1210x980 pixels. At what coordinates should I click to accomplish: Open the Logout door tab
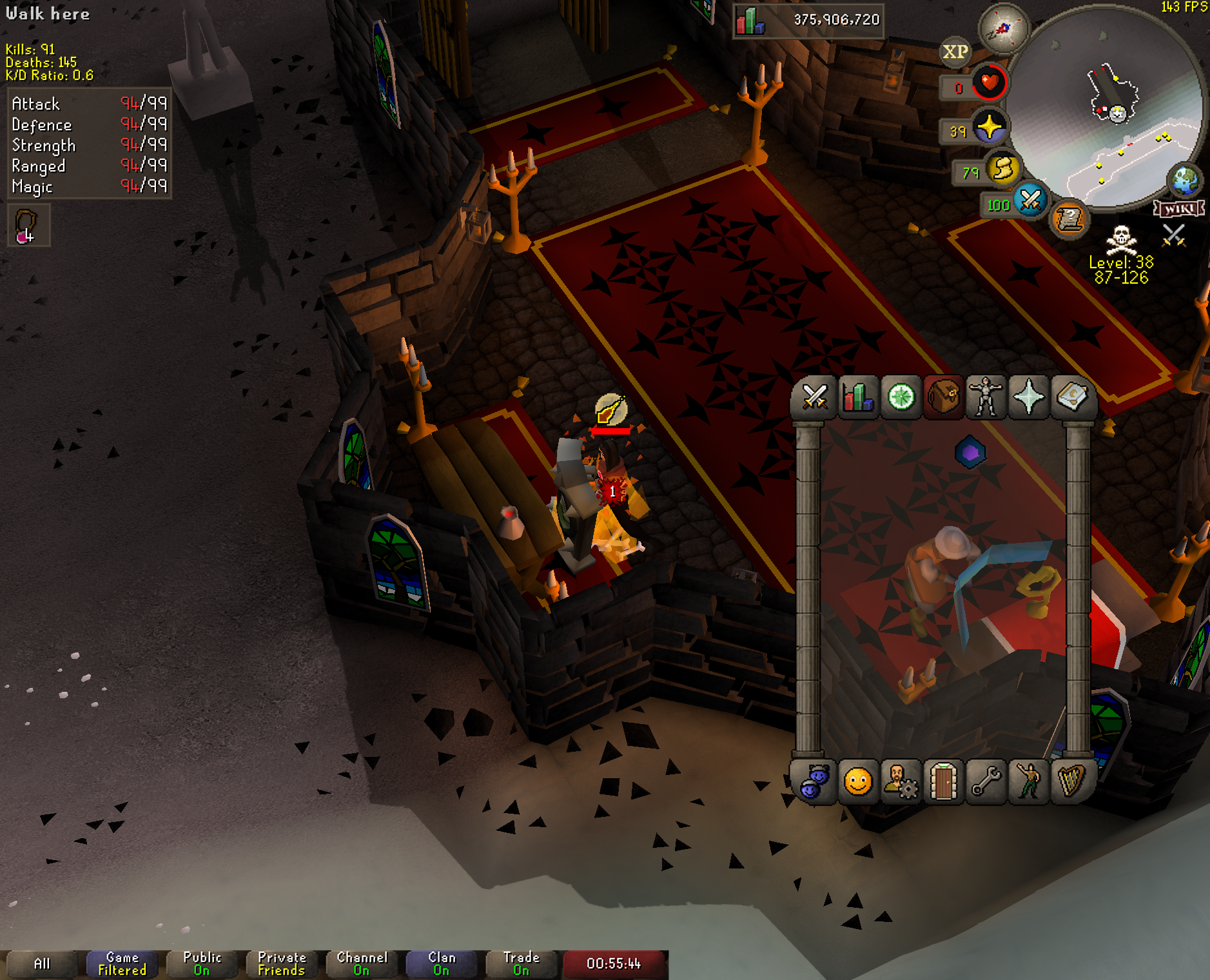pos(944,782)
